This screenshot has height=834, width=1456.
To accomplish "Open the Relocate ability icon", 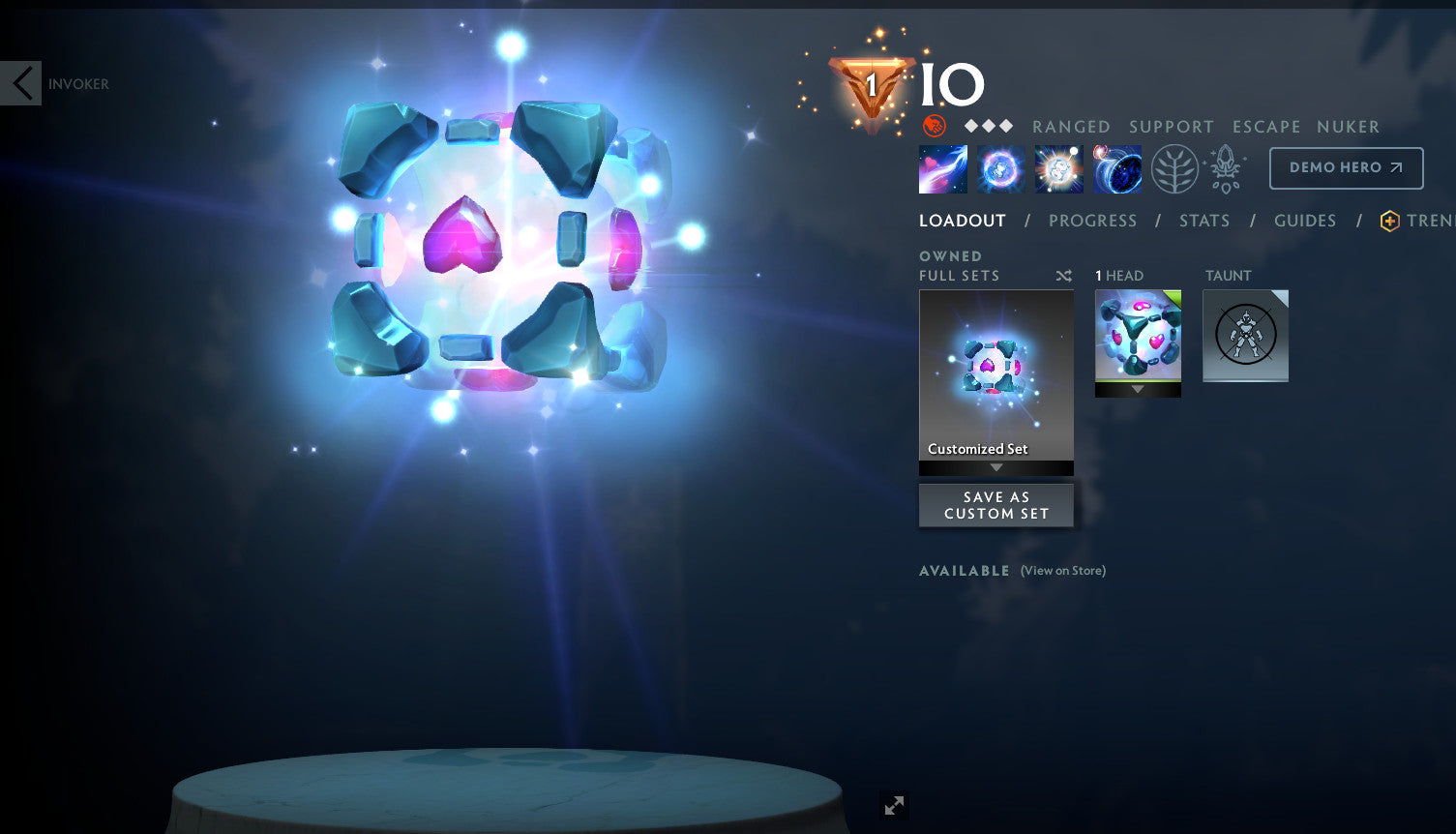I will [1117, 168].
